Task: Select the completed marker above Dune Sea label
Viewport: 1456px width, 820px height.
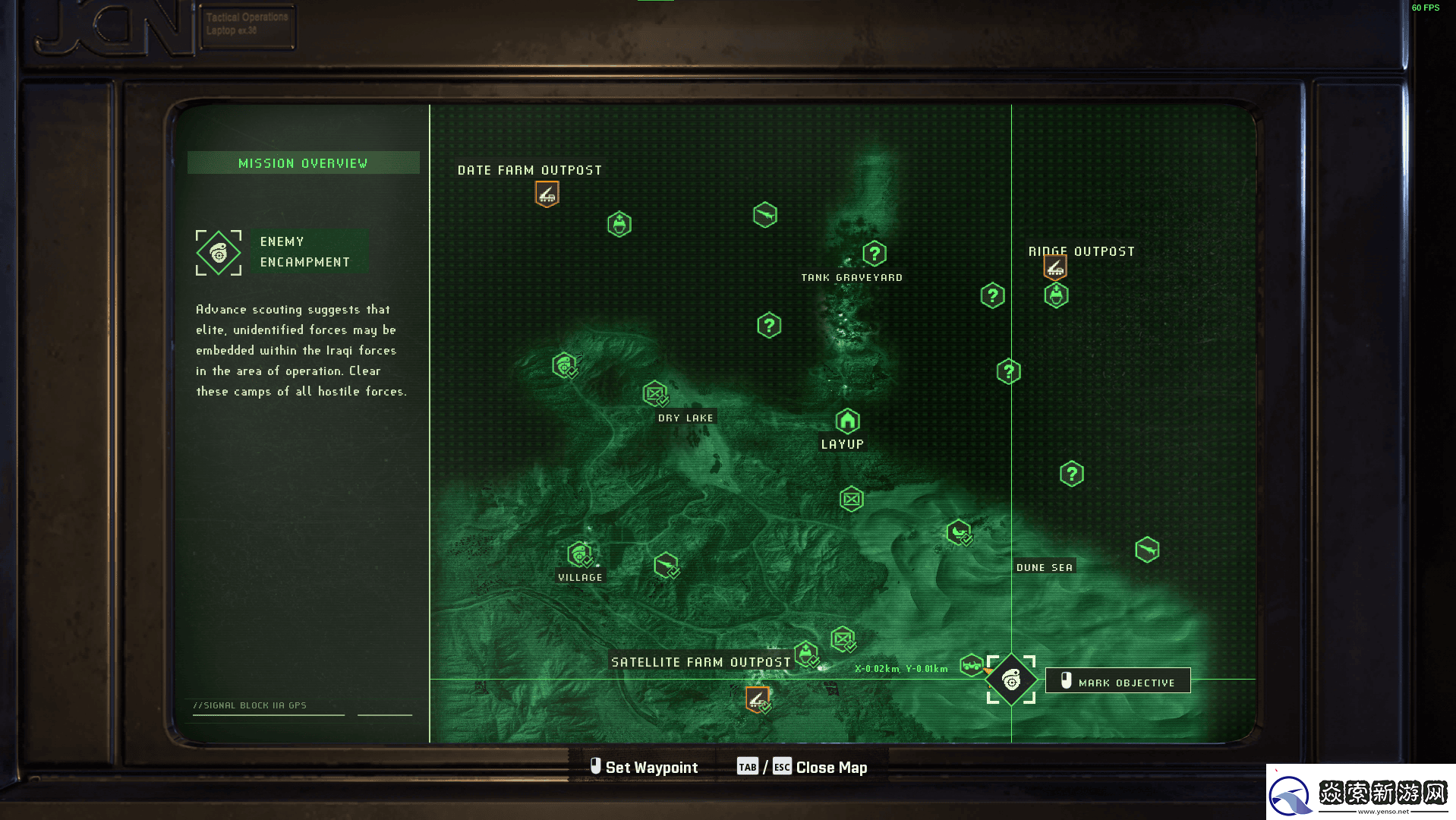Action: click(x=958, y=531)
